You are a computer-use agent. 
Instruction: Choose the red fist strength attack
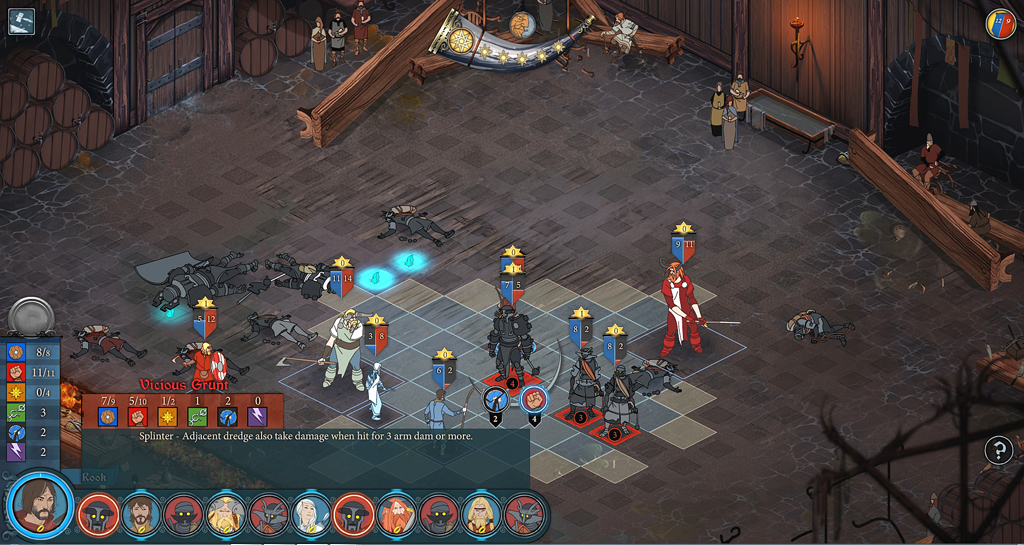point(534,400)
